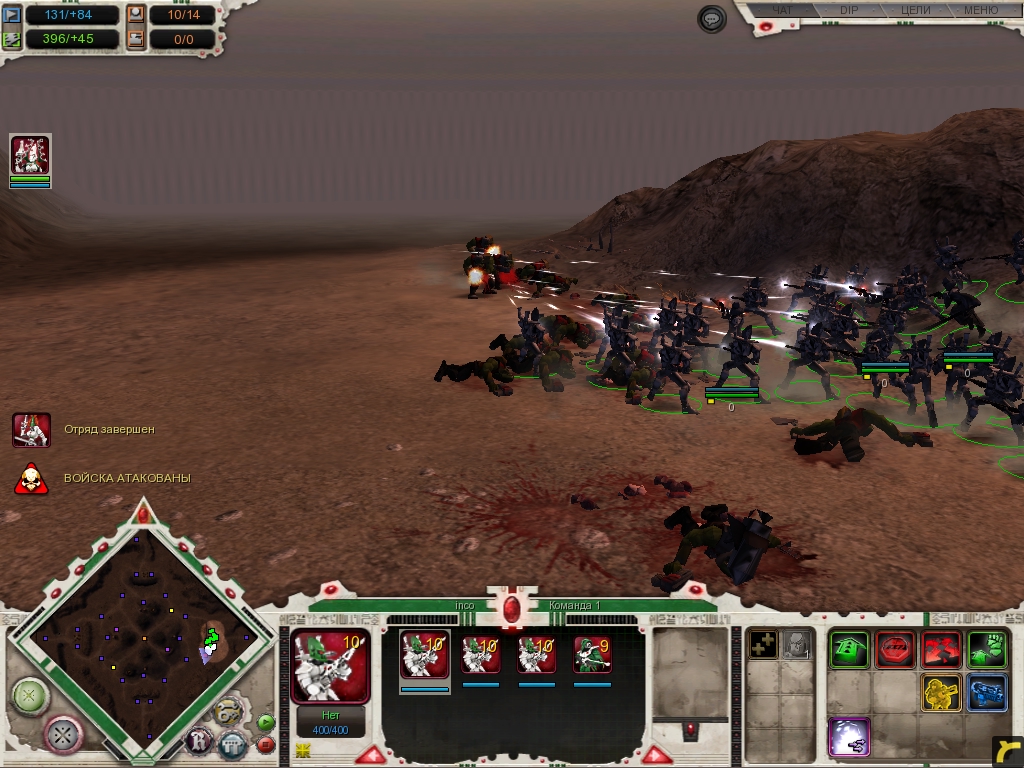Select the squad portrait under the resource panel
The width and height of the screenshot is (1024, 768).
pos(30,156)
